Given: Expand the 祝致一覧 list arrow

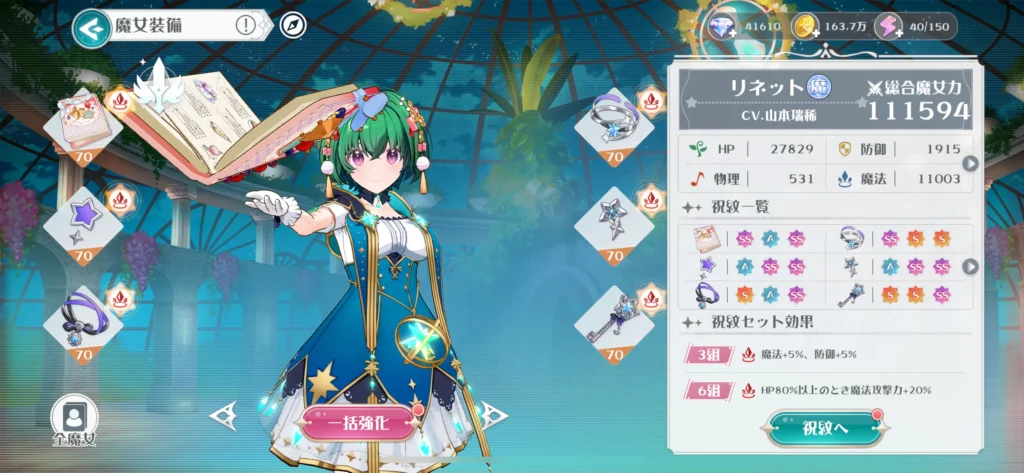Looking at the screenshot, I should (x=969, y=266).
